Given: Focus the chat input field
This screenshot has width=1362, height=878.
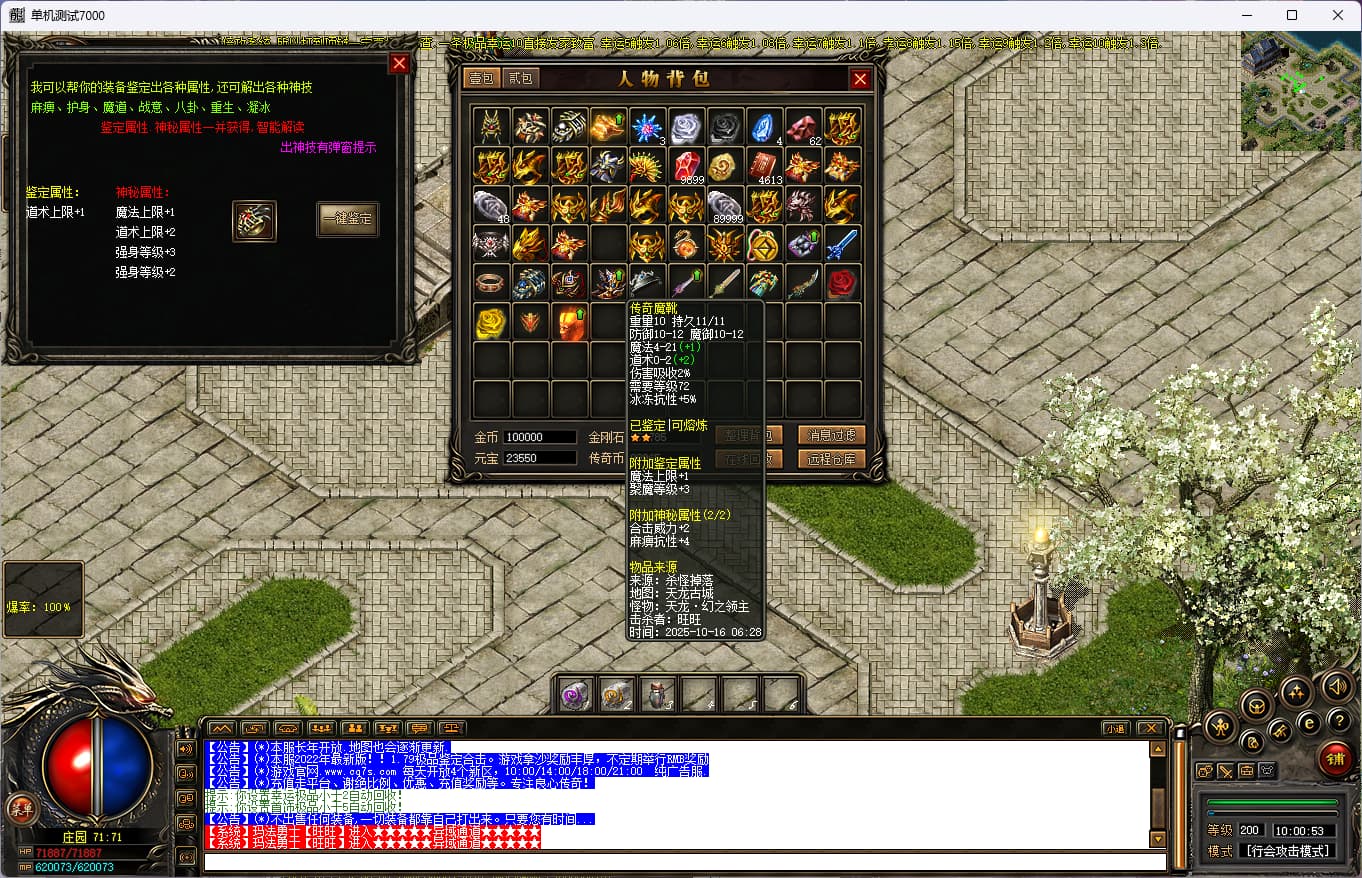Looking at the screenshot, I should (684, 862).
